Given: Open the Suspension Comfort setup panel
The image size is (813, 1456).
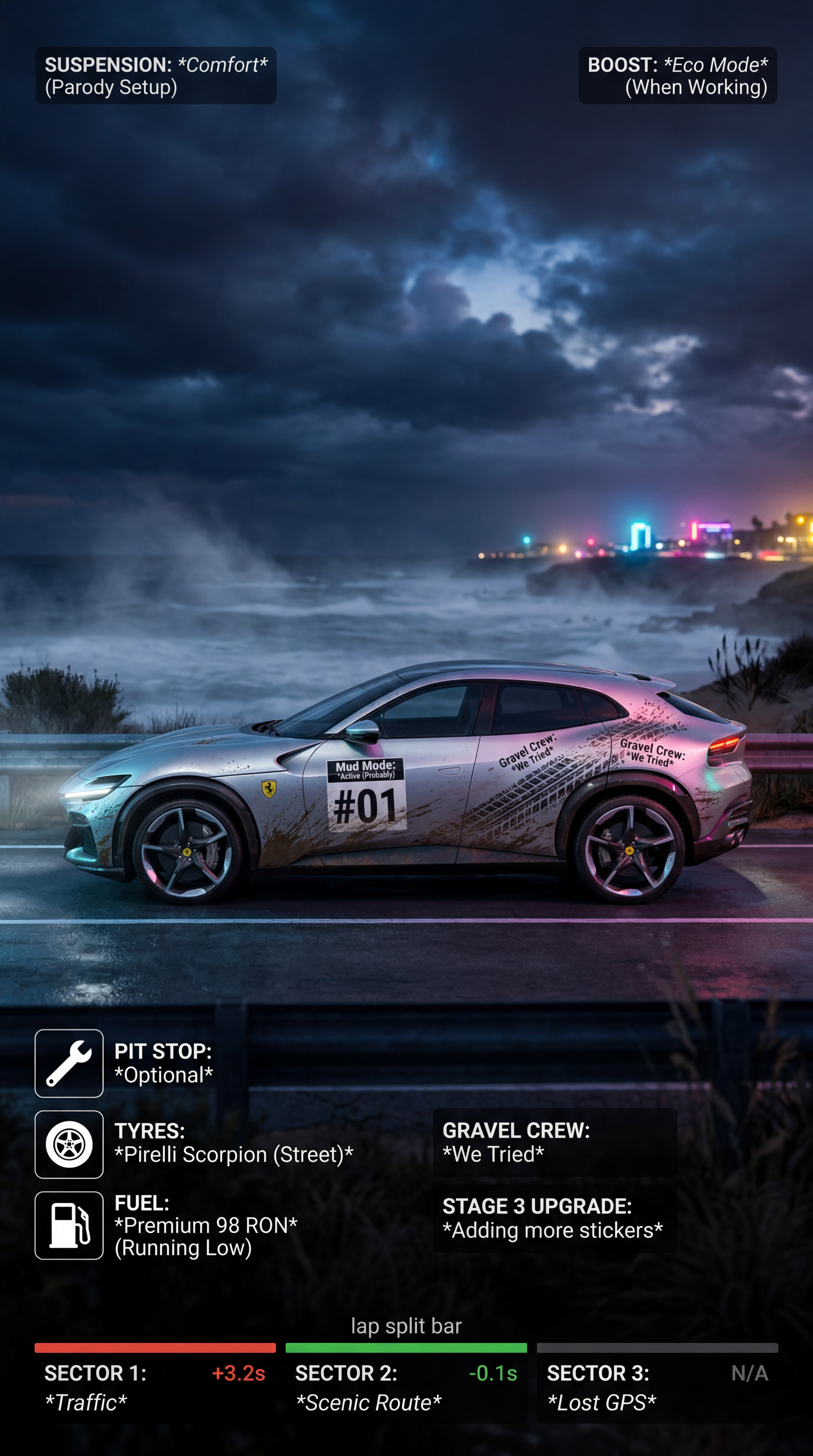Looking at the screenshot, I should pos(156,76).
